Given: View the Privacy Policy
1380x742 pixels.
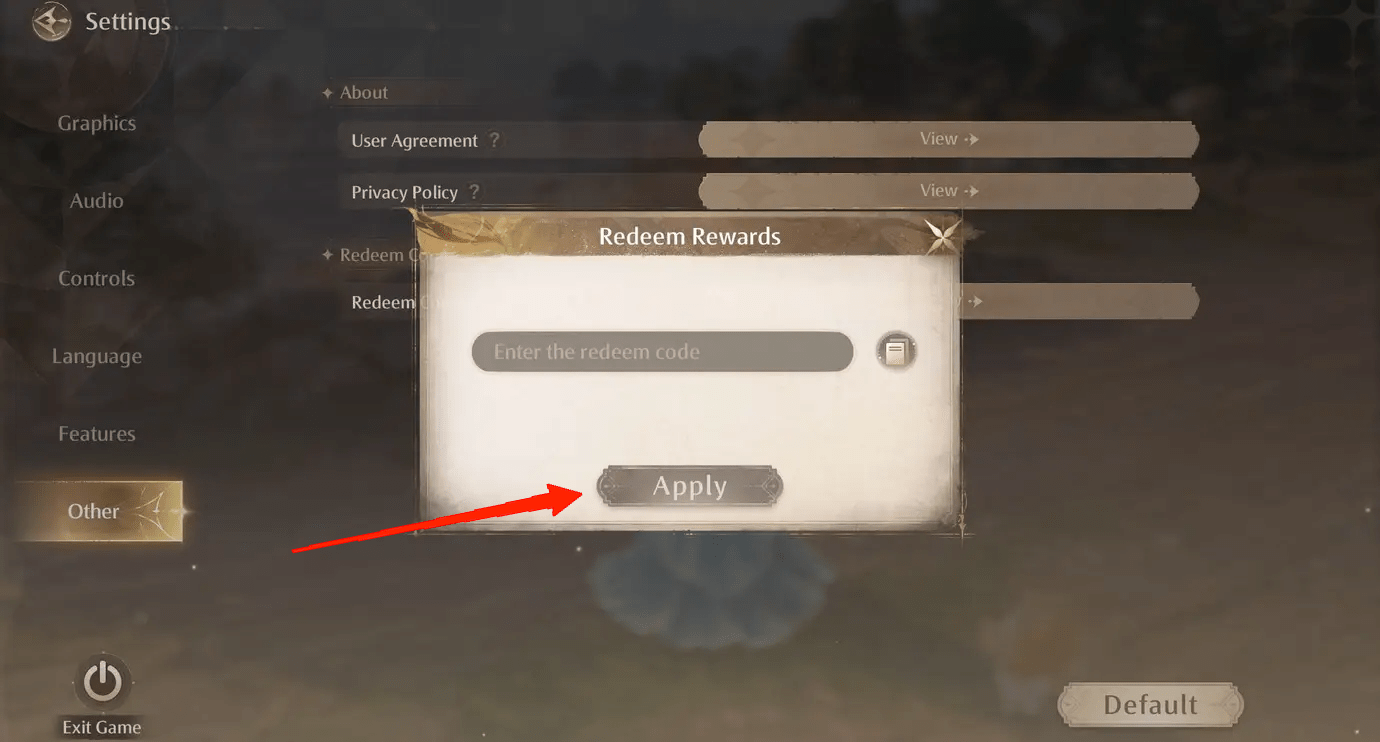Looking at the screenshot, I should tap(948, 190).
